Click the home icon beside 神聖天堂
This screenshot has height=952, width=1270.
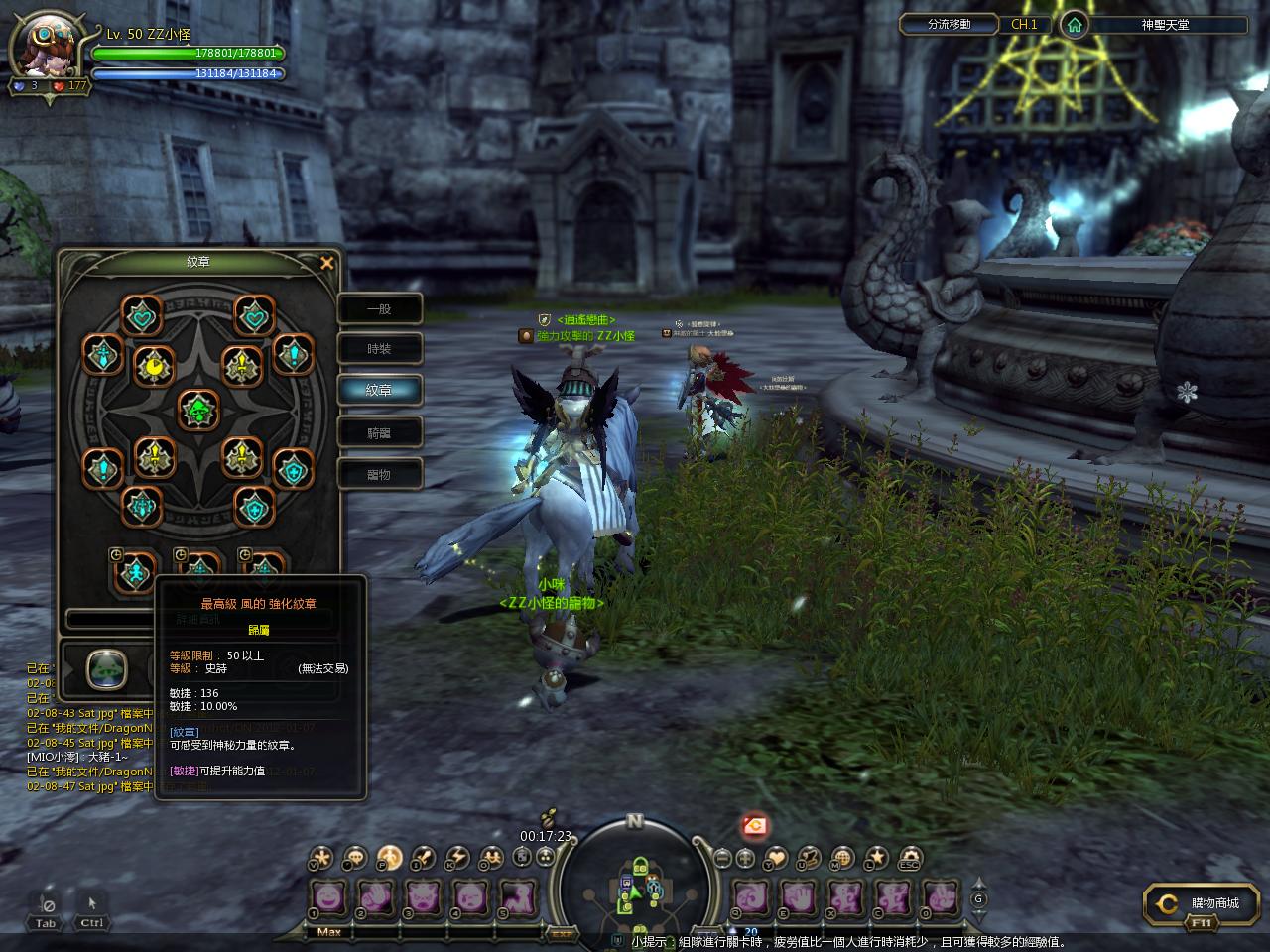(x=1074, y=25)
